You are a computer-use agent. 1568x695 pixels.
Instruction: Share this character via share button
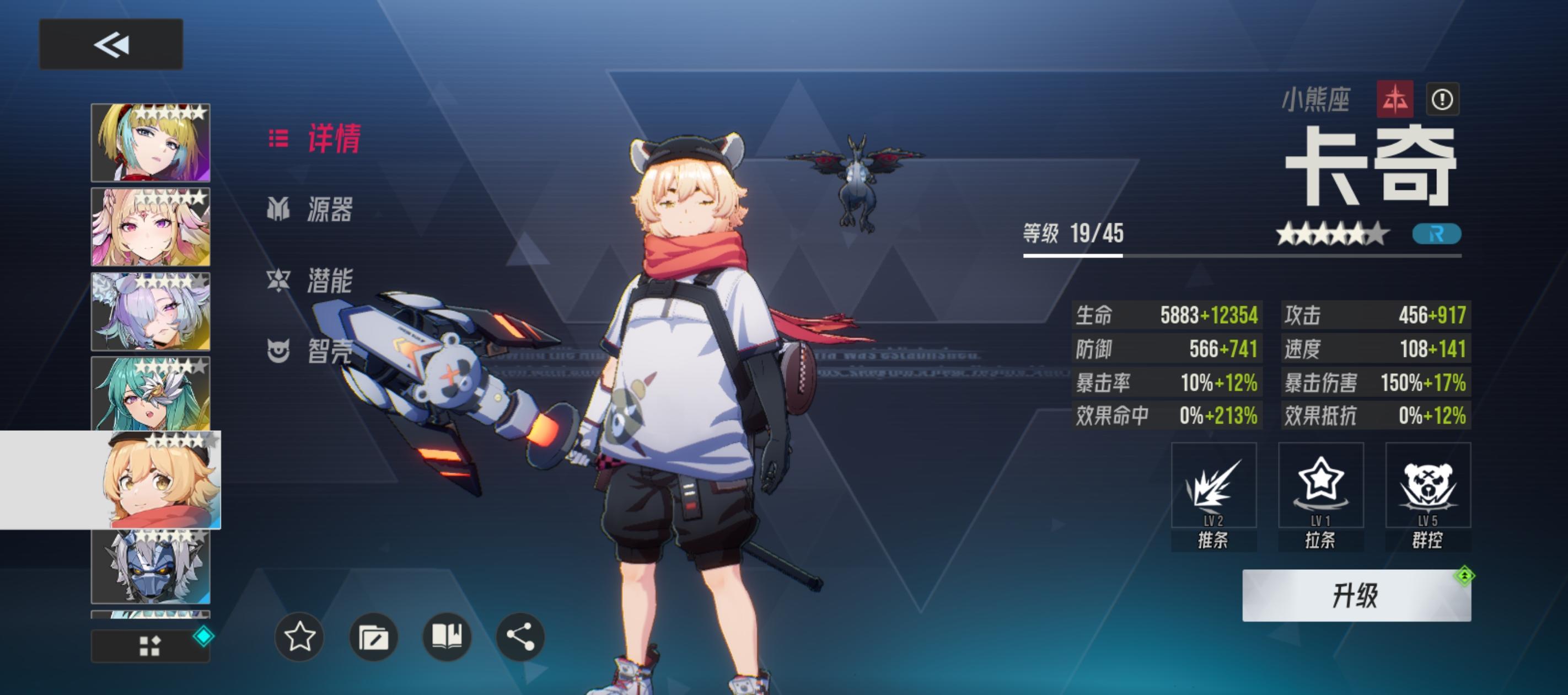pyautogui.click(x=520, y=637)
